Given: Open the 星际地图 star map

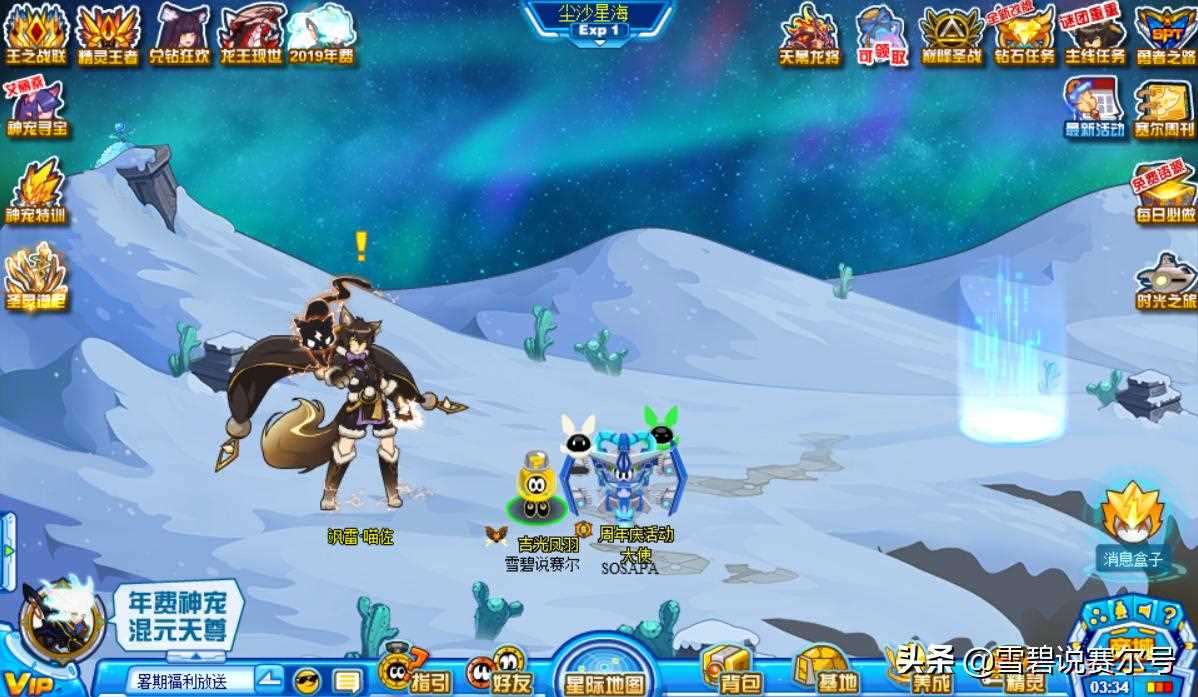Looking at the screenshot, I should pyautogui.click(x=604, y=671).
